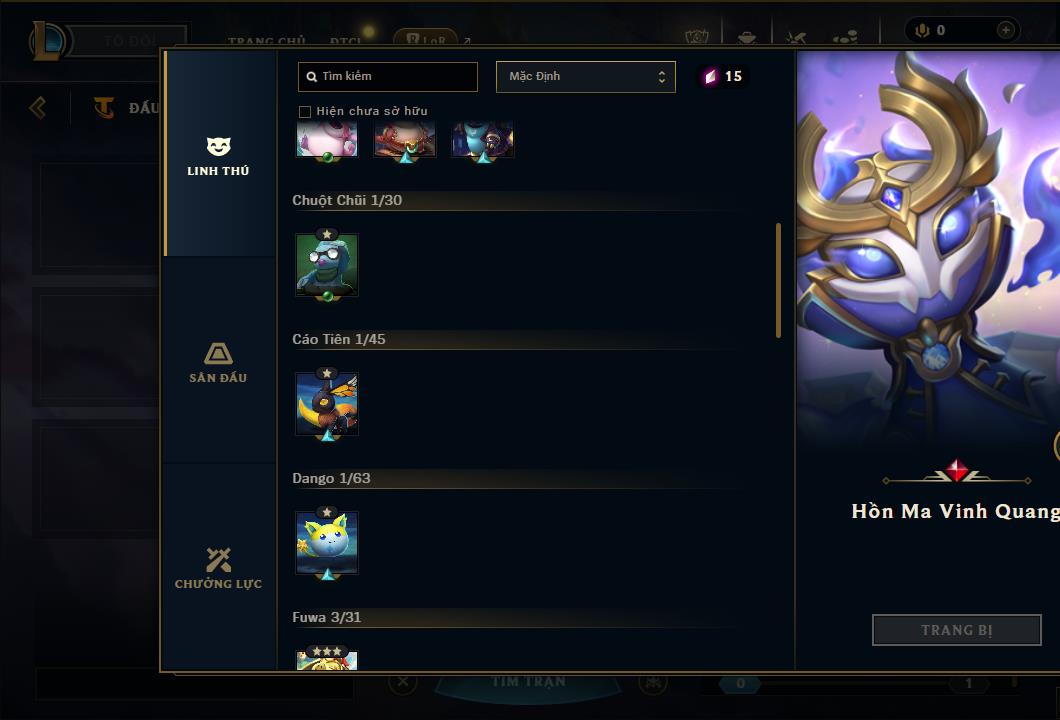
Task: Click the Tìm kiếm search field
Action: [388, 76]
